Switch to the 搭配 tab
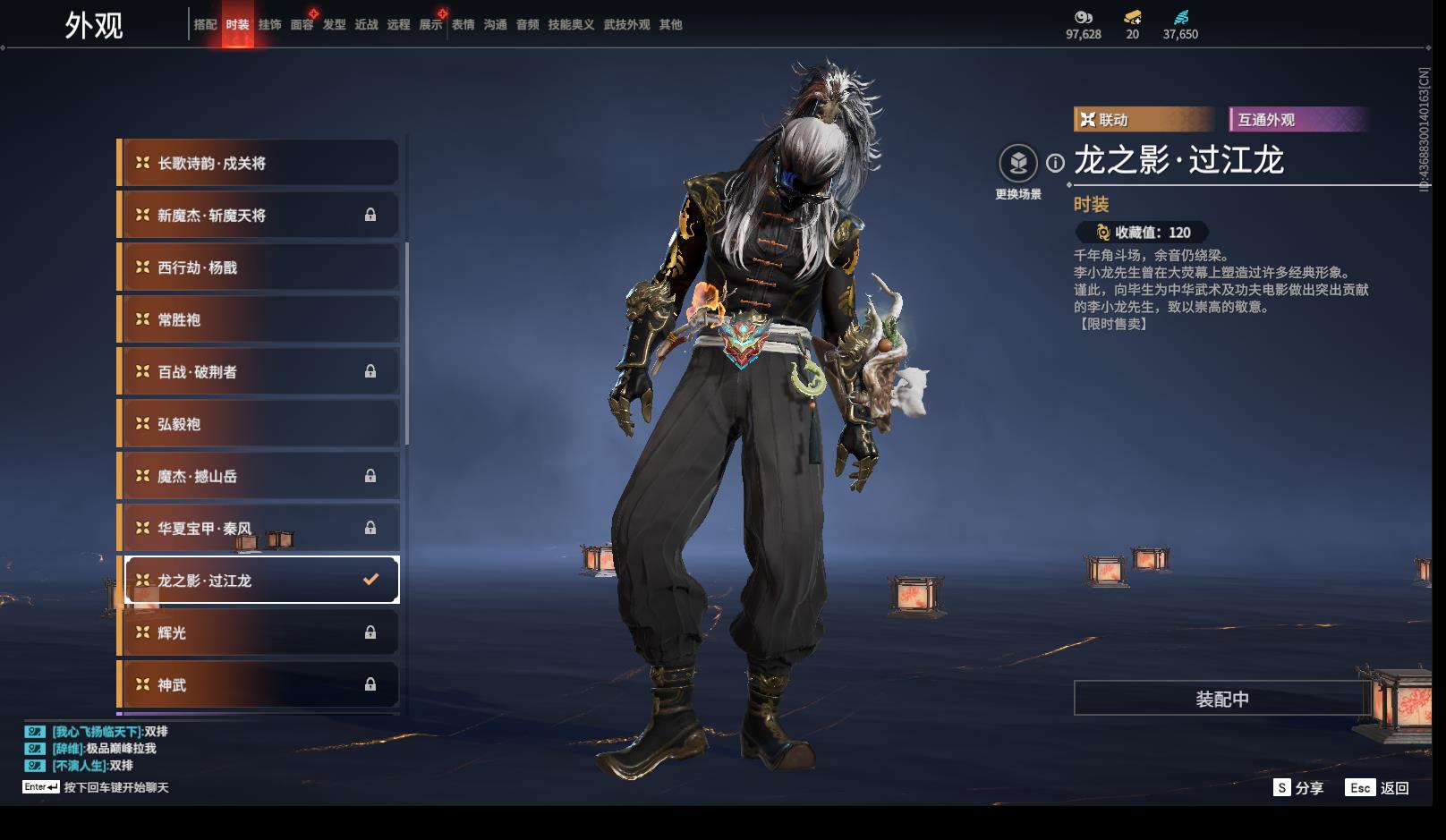 [x=205, y=25]
